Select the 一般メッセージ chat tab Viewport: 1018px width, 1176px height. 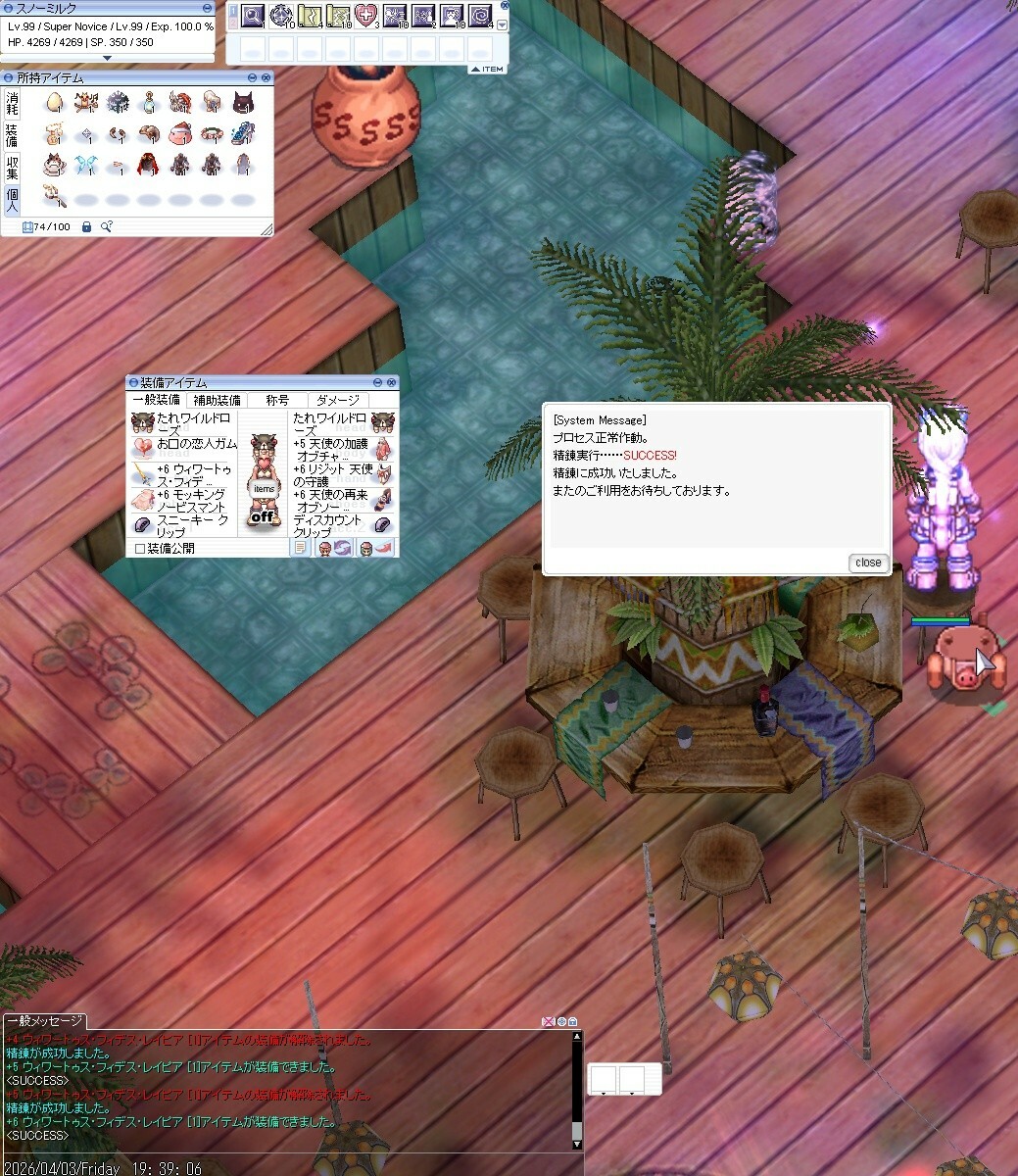[43, 1021]
